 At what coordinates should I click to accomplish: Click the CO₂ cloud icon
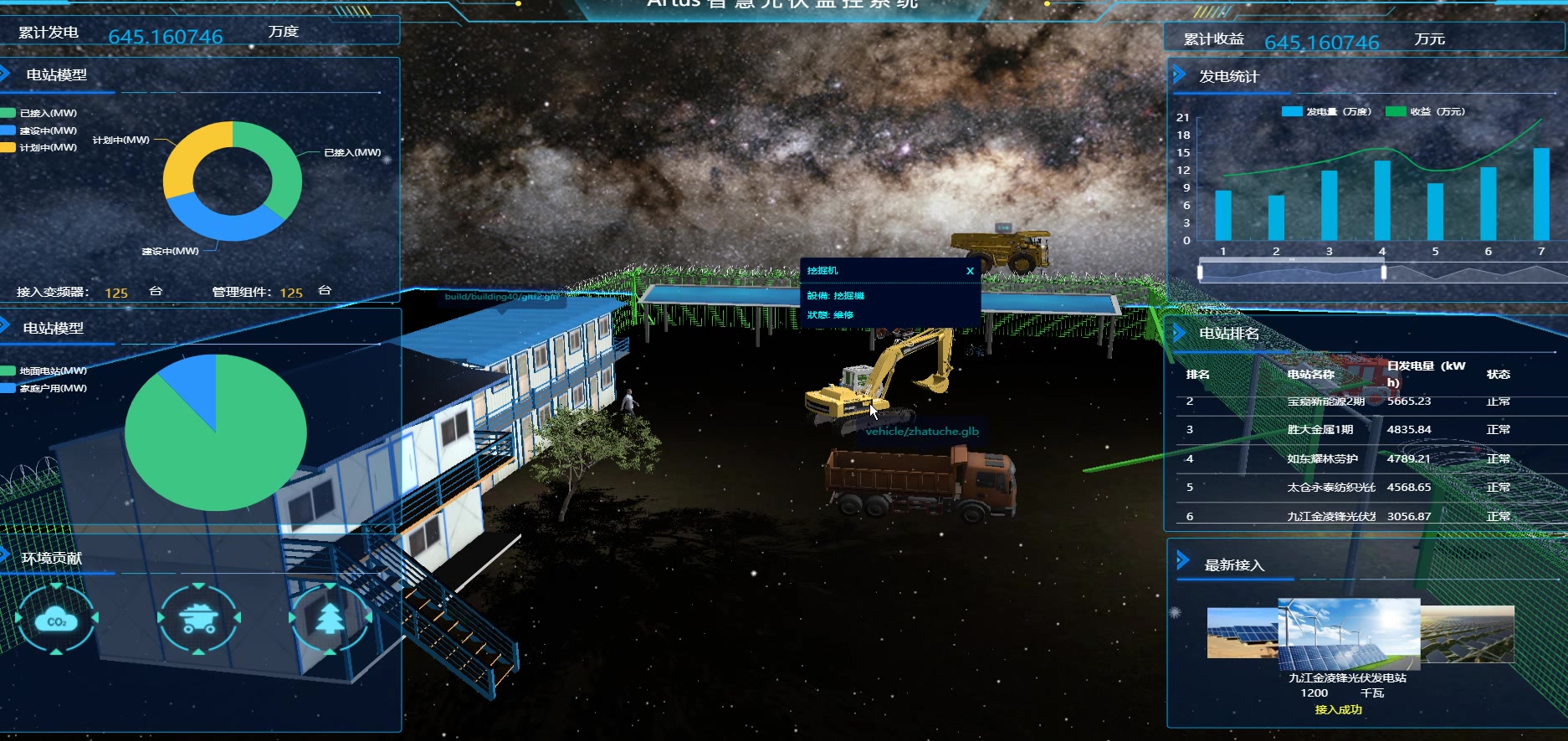pos(56,620)
